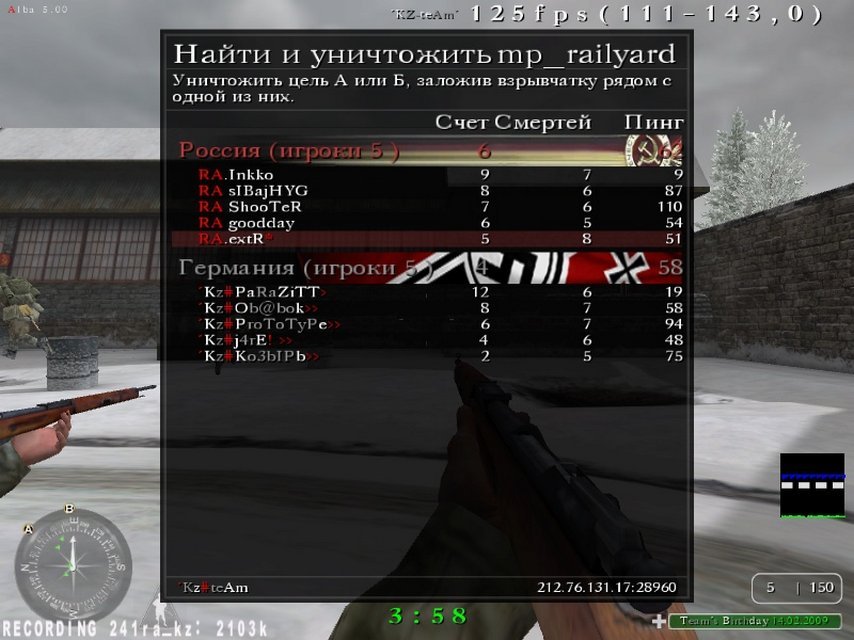Viewport: 854px width, 640px height.
Task: Choose the Kz#ProToTyPe player row
Action: 430,325
